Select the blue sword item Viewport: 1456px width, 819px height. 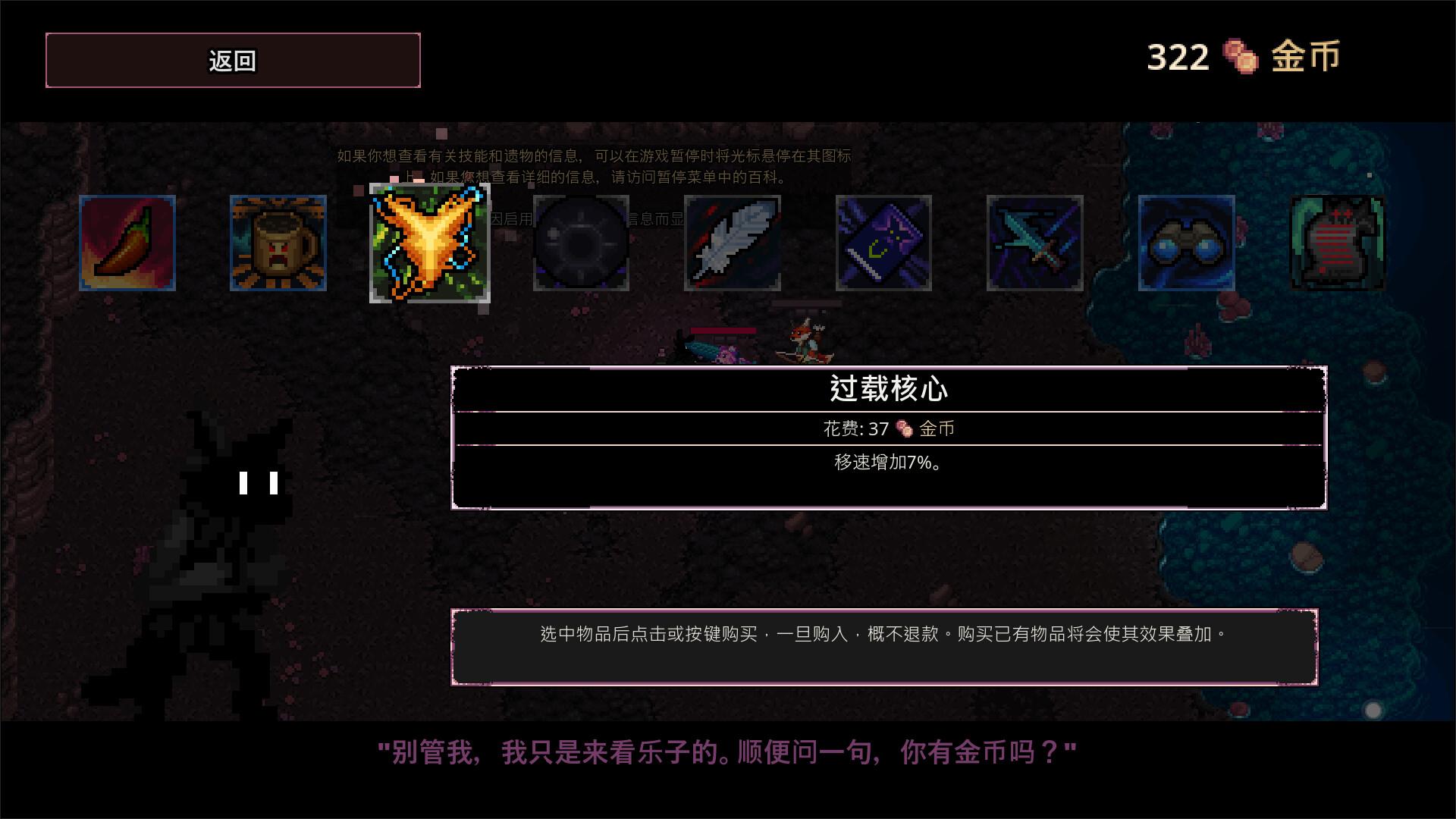pyautogui.click(x=1036, y=244)
